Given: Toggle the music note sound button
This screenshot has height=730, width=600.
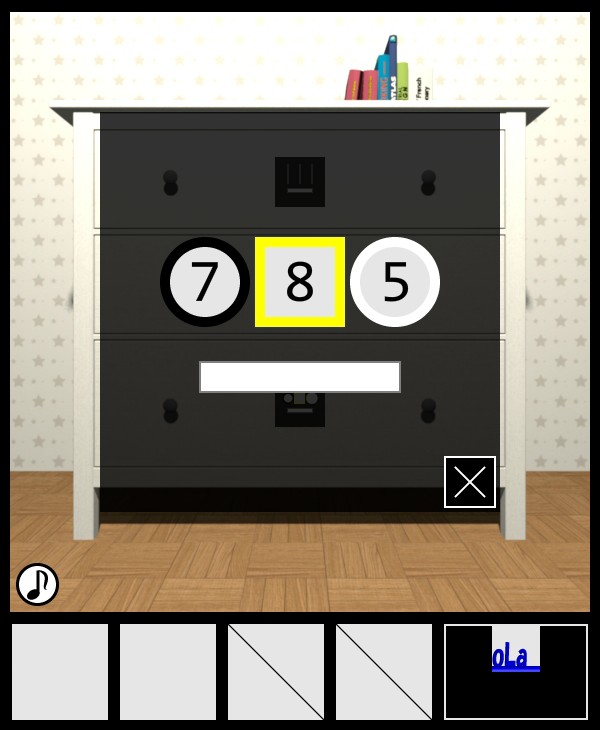Looking at the screenshot, I should [x=37, y=584].
